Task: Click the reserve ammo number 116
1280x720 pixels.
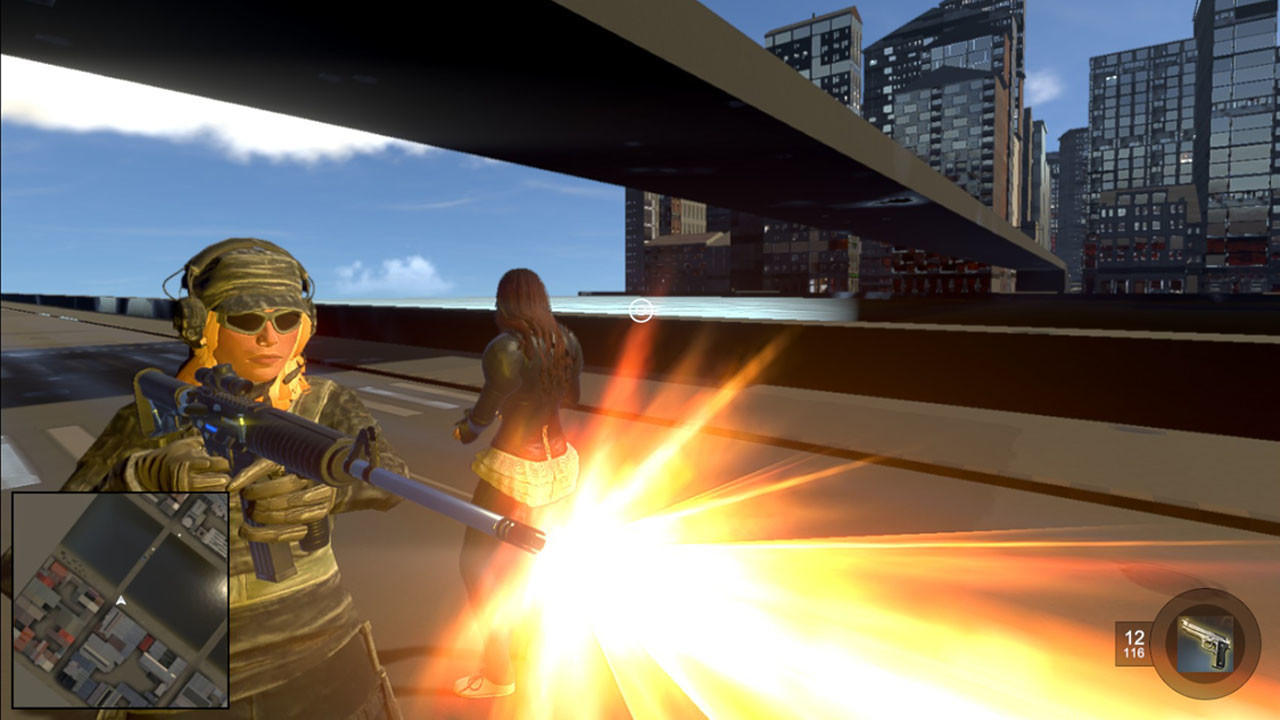Action: (x=1136, y=651)
